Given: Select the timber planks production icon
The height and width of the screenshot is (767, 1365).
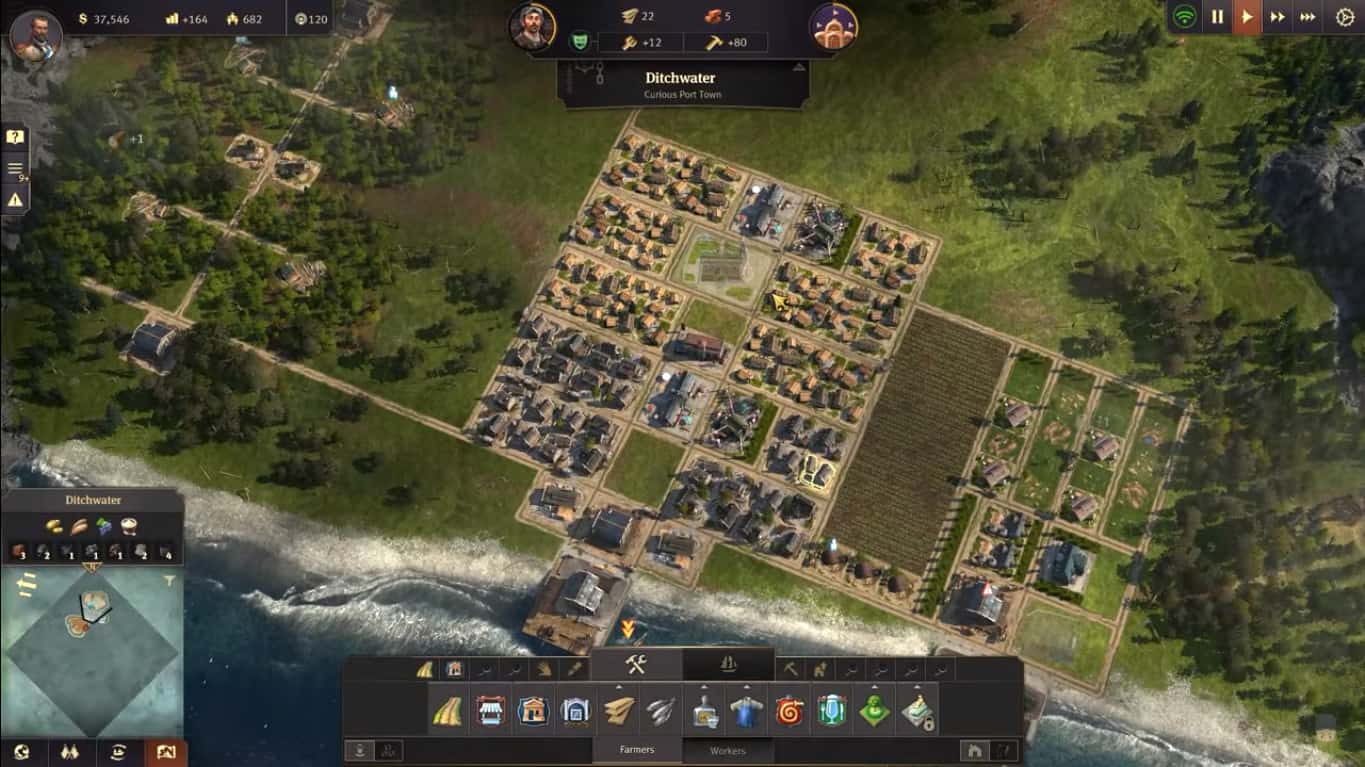Looking at the screenshot, I should 619,711.
